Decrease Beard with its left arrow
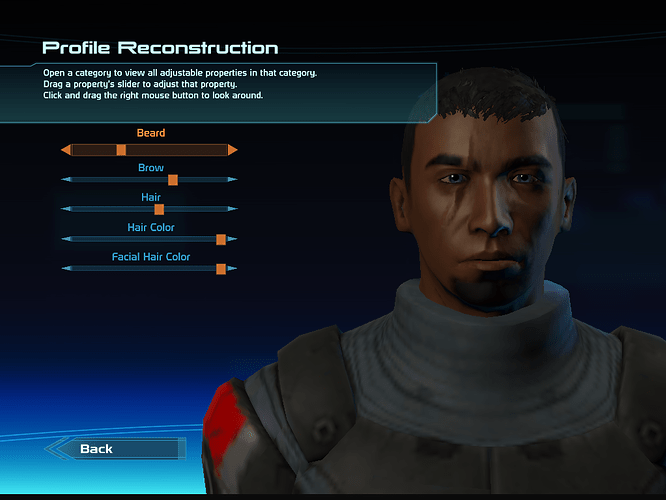666x500 pixels. point(65,150)
